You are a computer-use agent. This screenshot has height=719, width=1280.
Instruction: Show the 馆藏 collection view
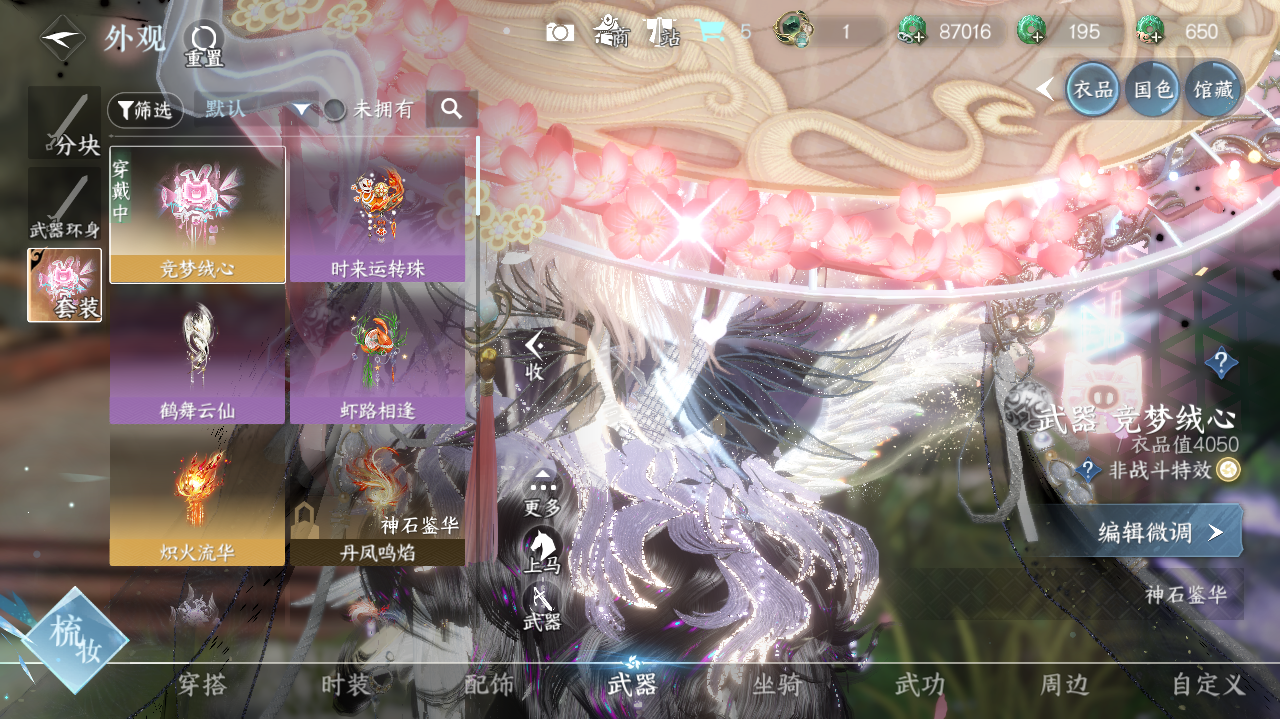(1213, 90)
